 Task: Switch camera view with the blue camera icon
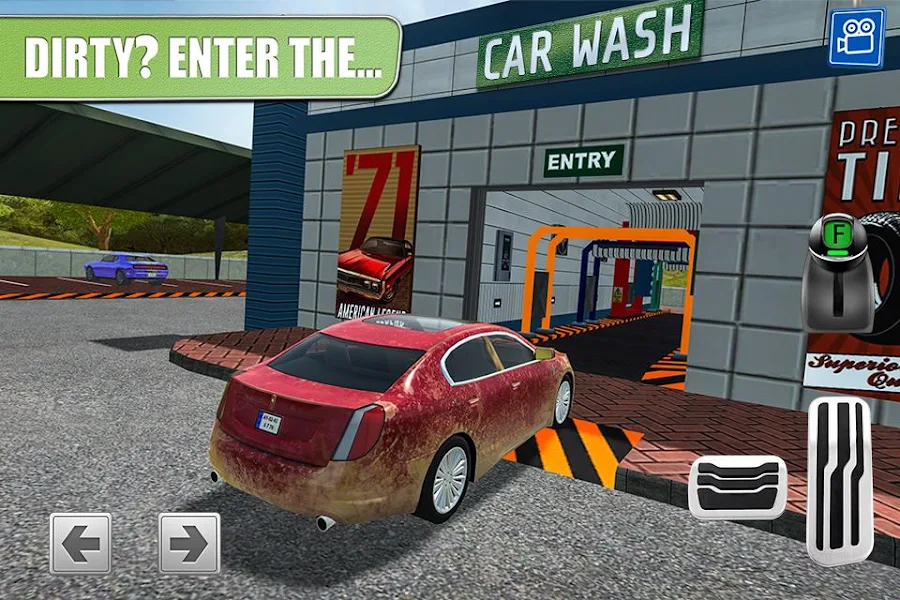[x=856, y=38]
